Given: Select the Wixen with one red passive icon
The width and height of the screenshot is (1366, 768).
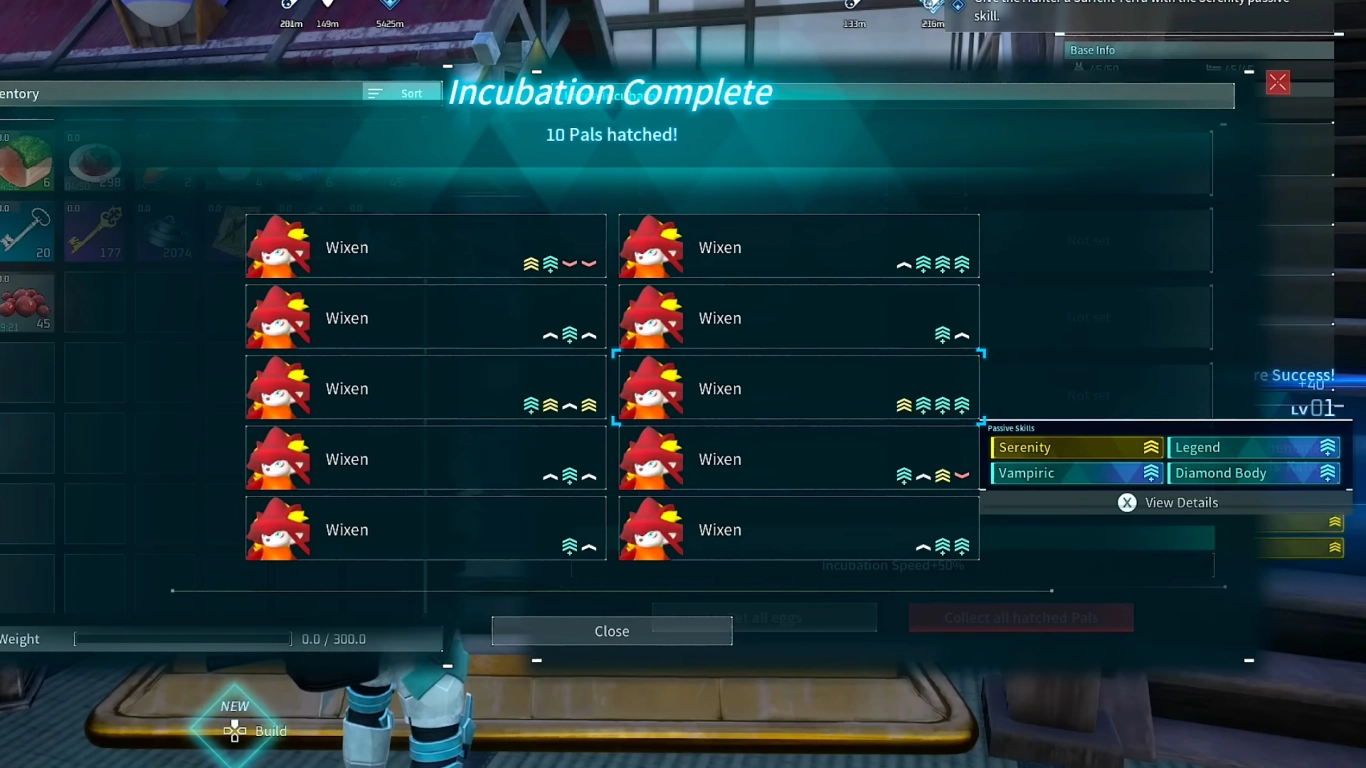Looking at the screenshot, I should 798,459.
